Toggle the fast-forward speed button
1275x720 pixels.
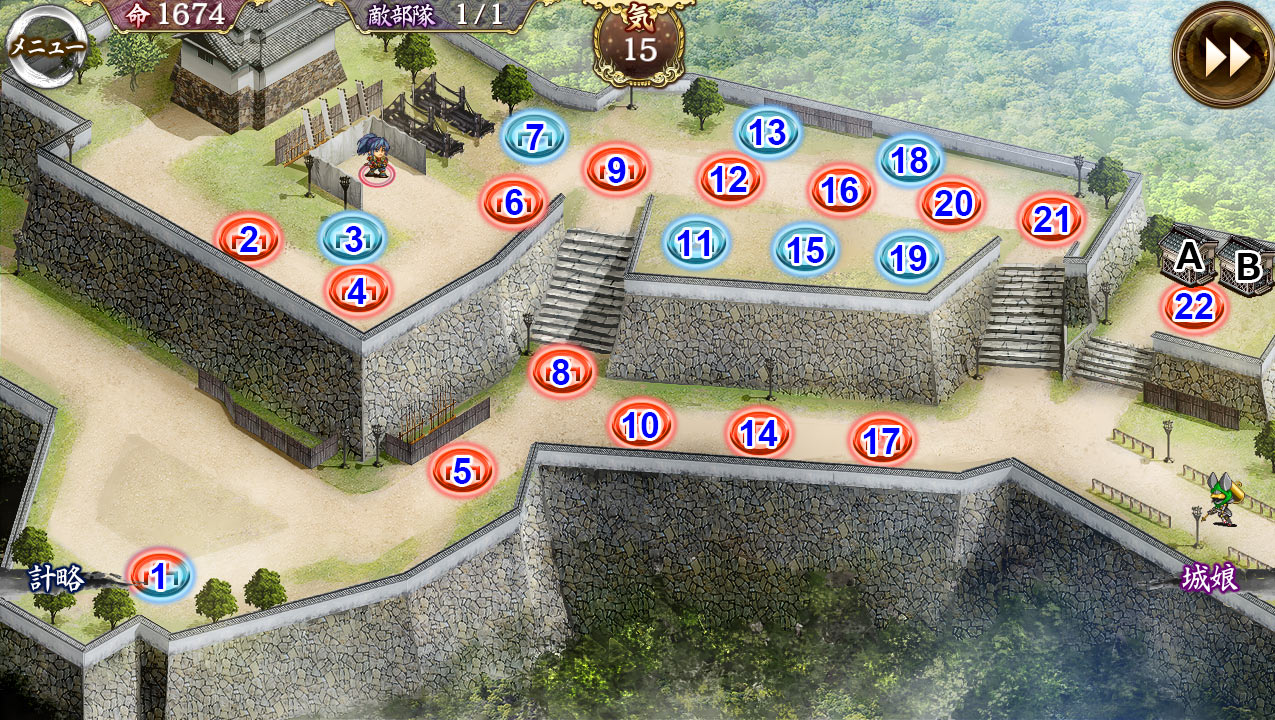tap(1225, 56)
